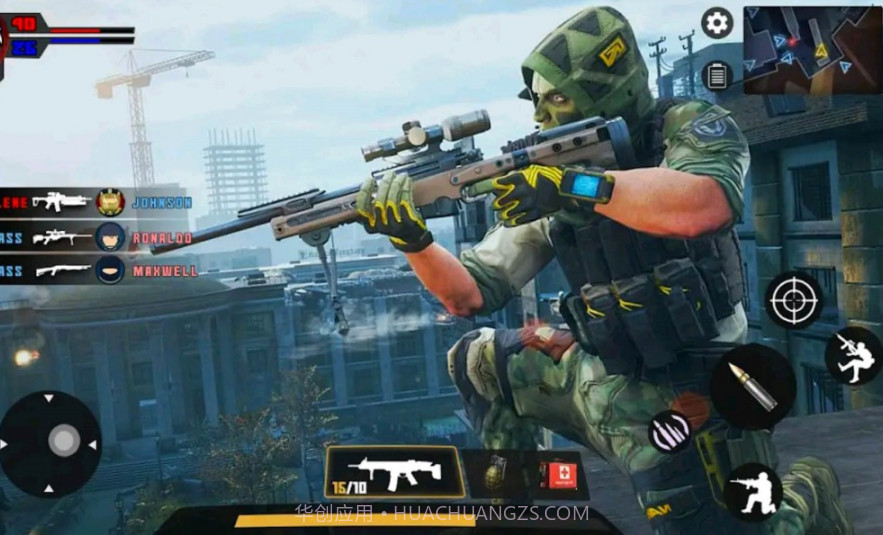Open settings with the gear icon
883x535 pixels.
click(717, 22)
